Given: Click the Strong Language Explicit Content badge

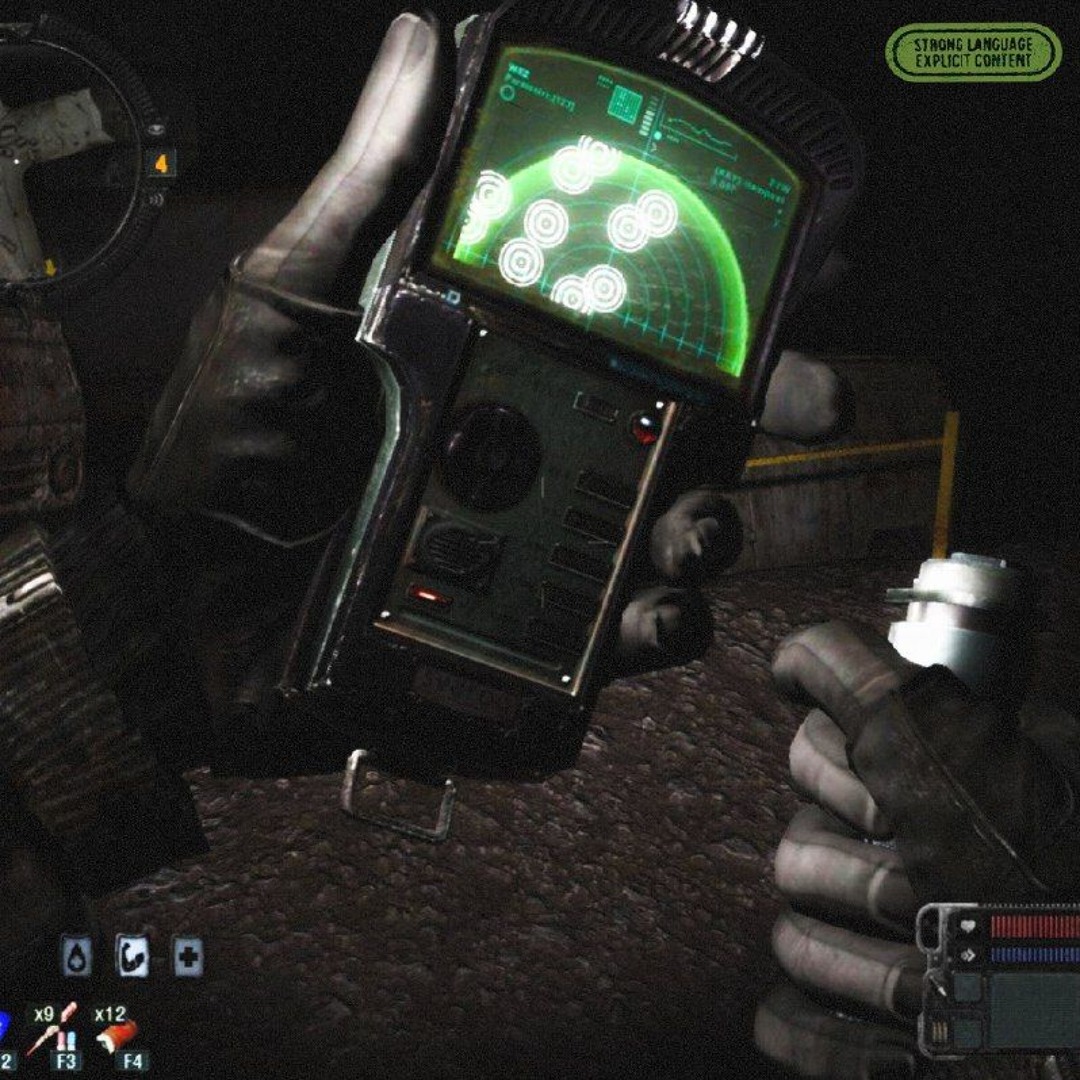Looking at the screenshot, I should 972,53.
